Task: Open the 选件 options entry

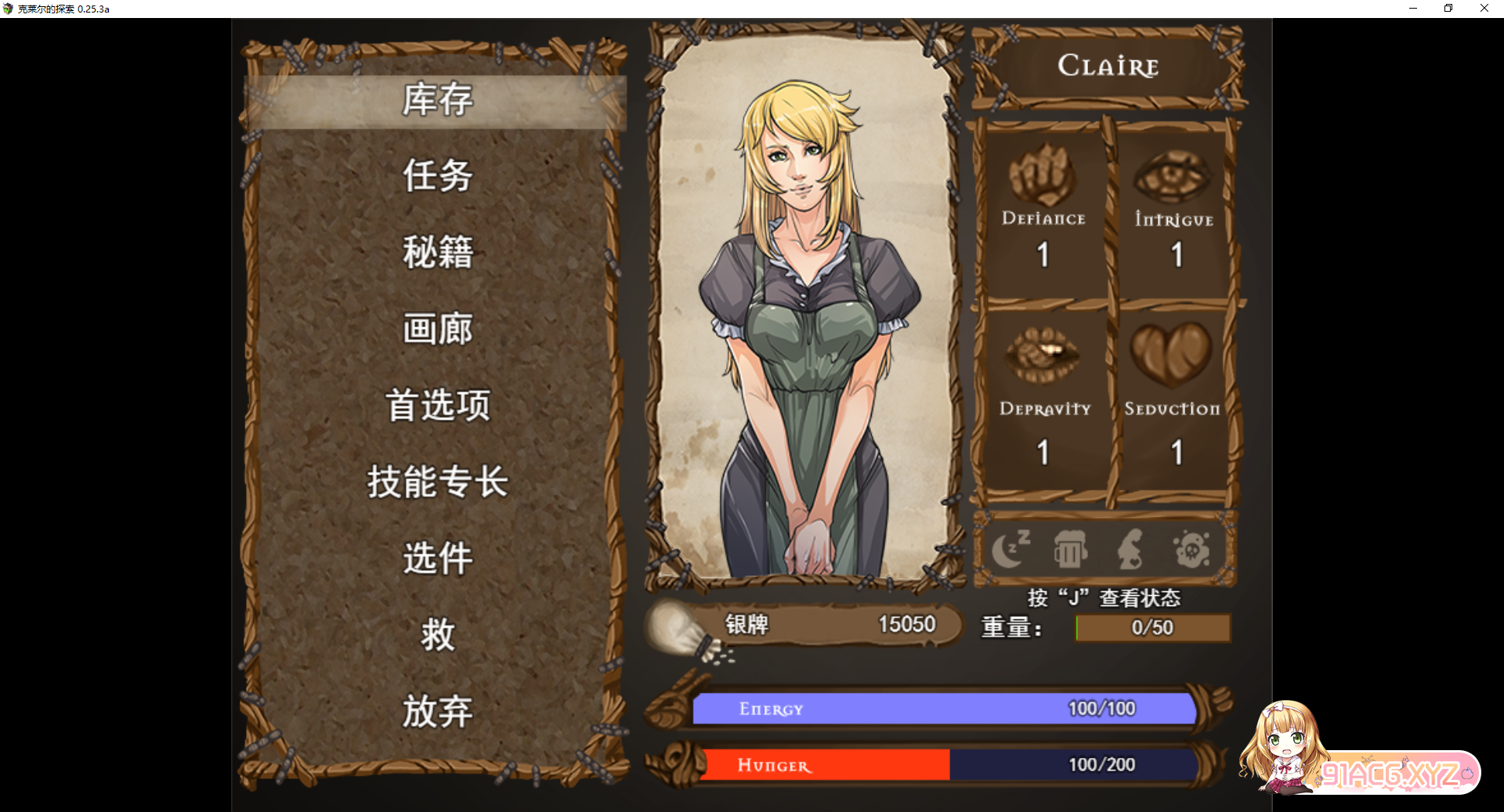Action: pos(437,558)
